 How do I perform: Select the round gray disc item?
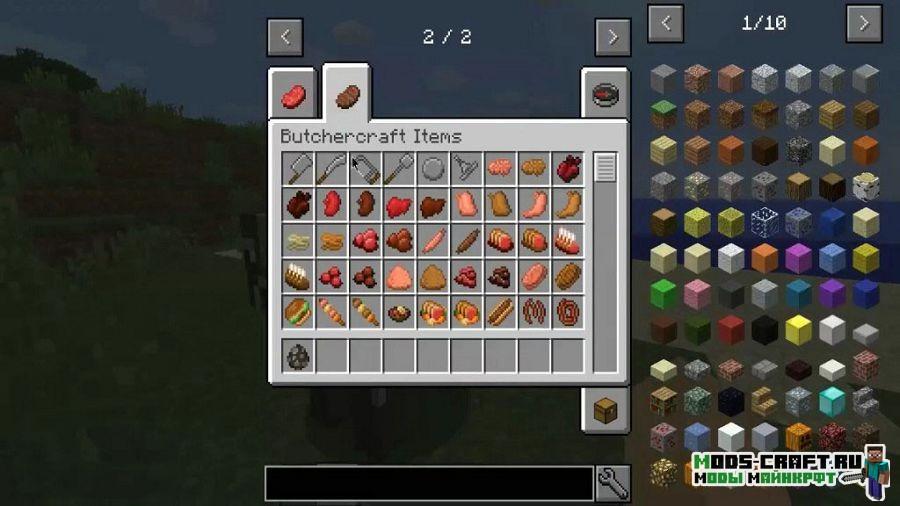[434, 169]
